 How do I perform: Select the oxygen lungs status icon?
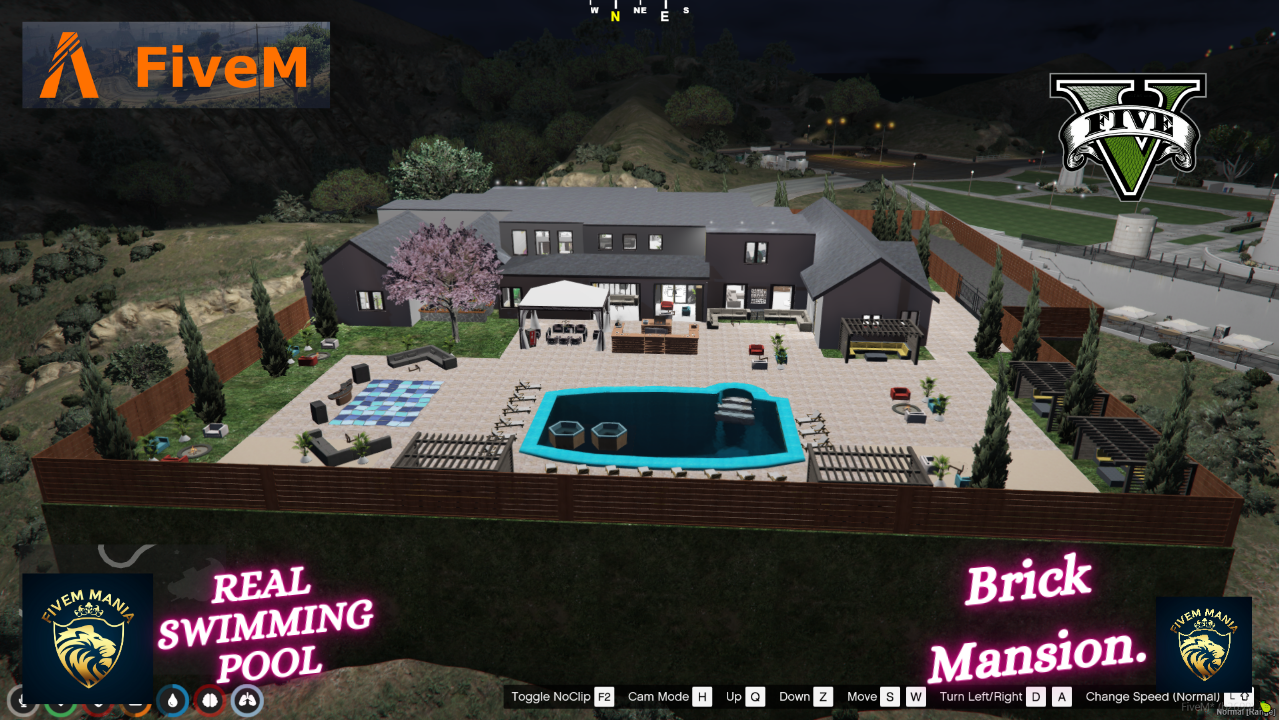(x=247, y=702)
